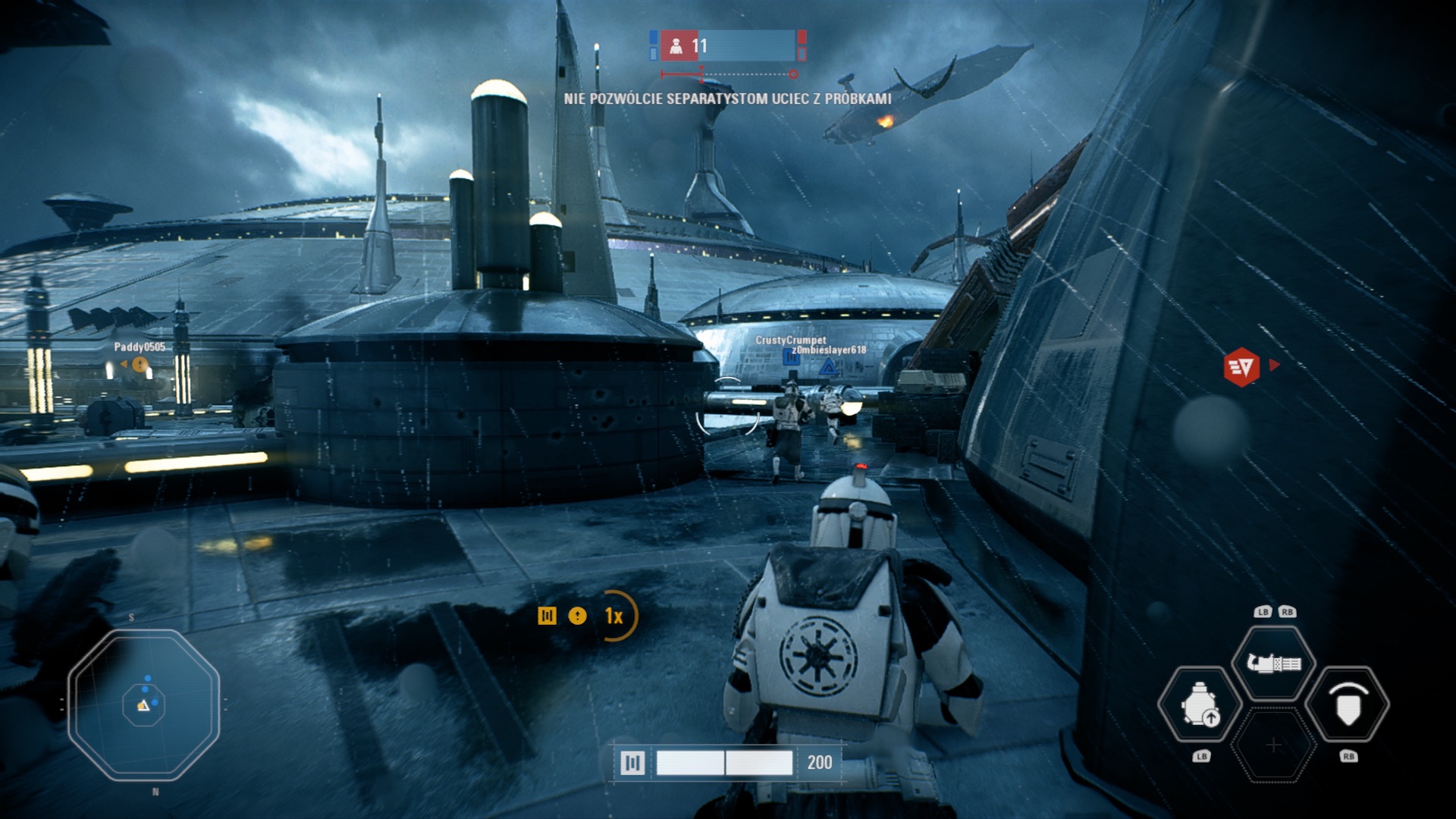Image resolution: width=1456 pixels, height=819 pixels.
Task: Click the CrustyCrumpet teammate marker
Action: [x=791, y=356]
